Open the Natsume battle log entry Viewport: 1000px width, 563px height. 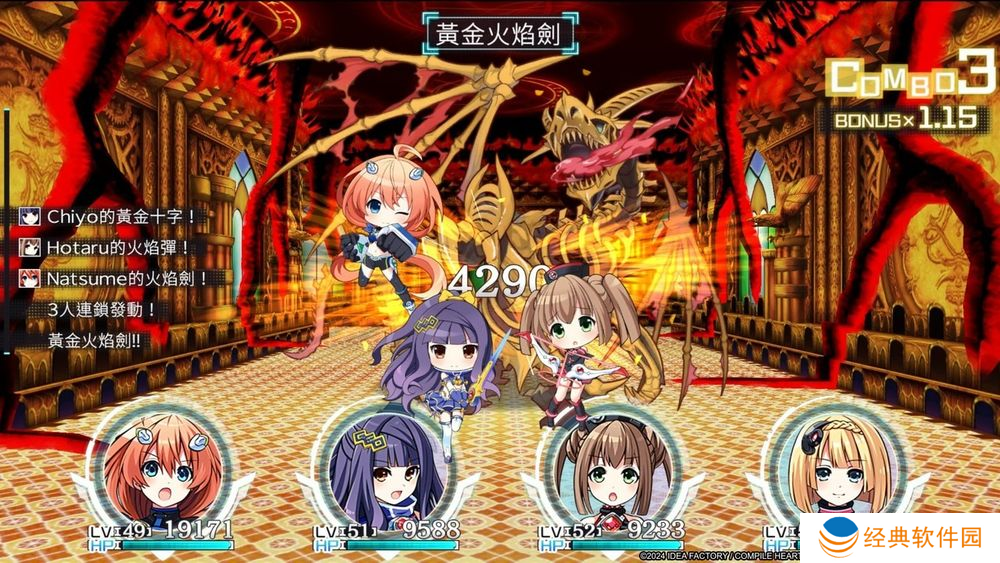[x=112, y=278]
